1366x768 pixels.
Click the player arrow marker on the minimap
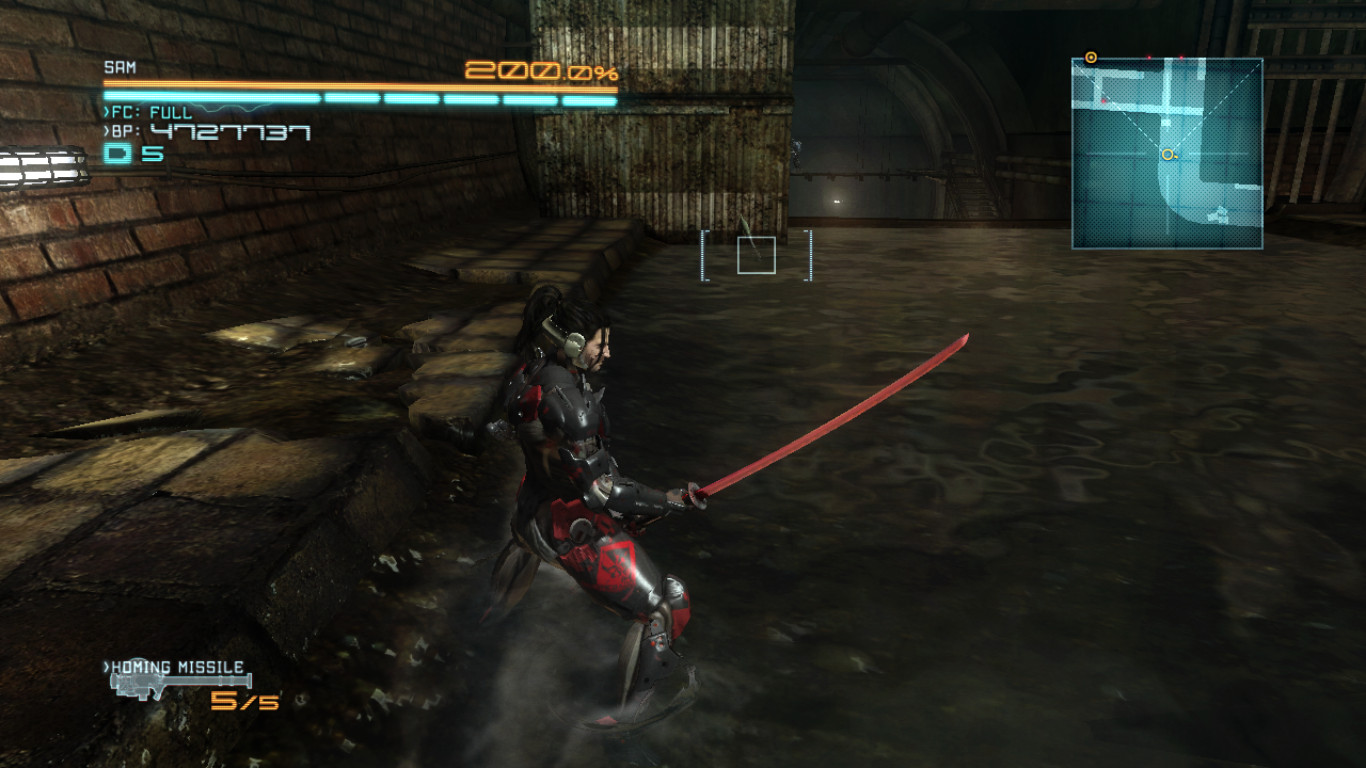pos(1168,154)
